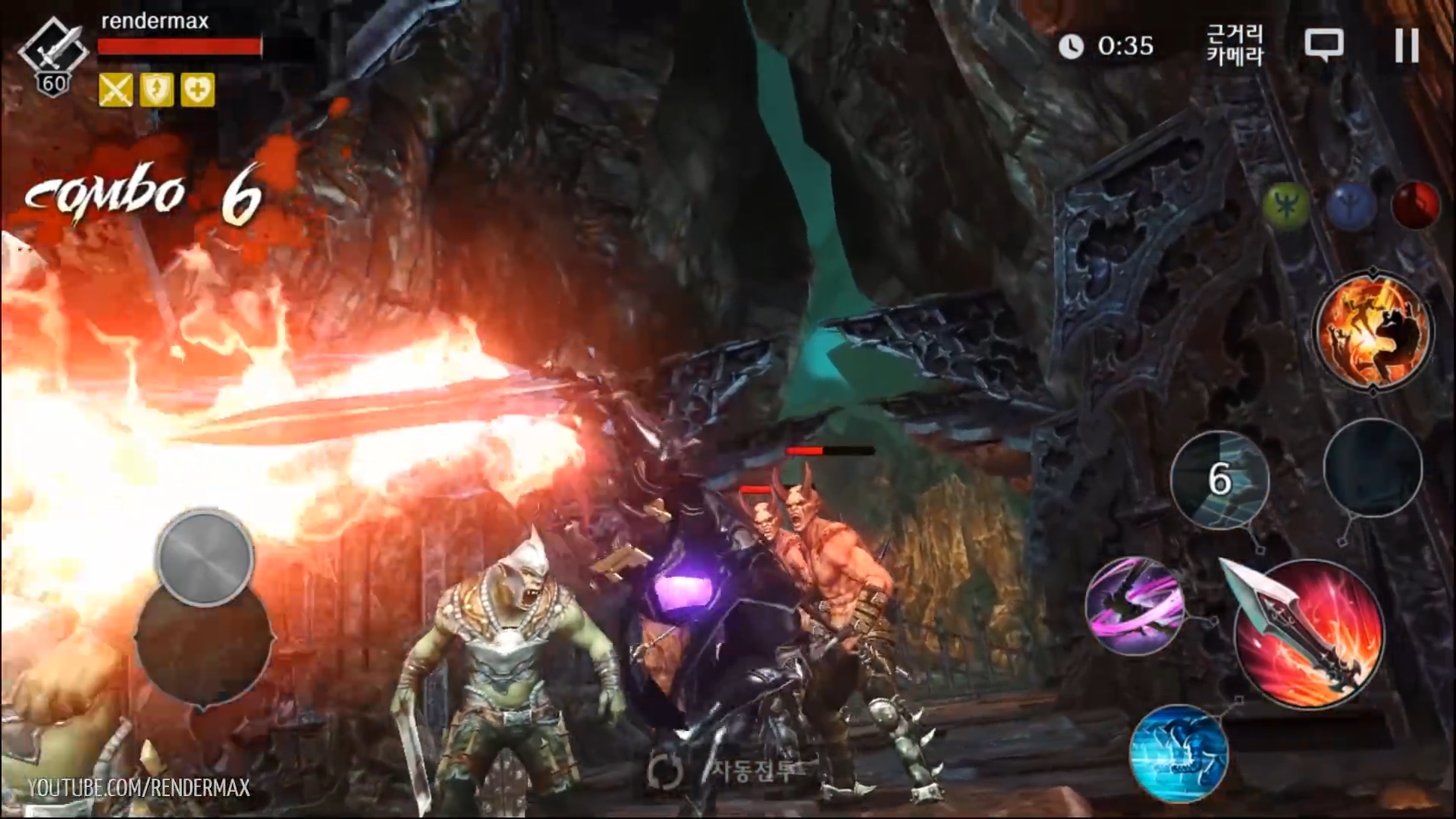Select the green rune orb
This screenshot has height=819, width=1456.
tap(1287, 205)
